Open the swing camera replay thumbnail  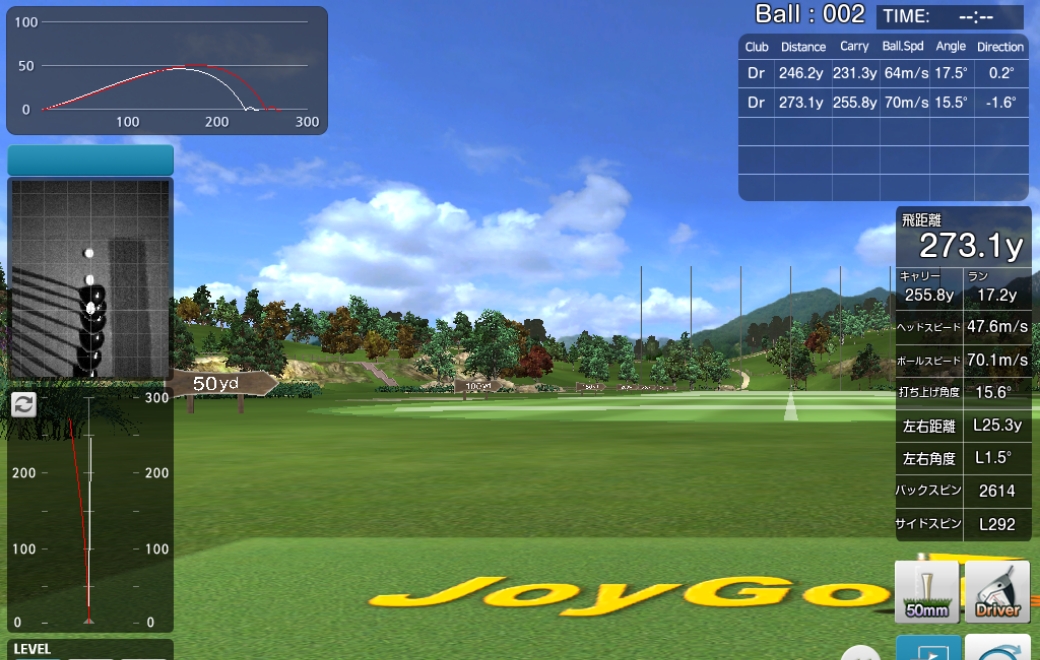(90, 278)
